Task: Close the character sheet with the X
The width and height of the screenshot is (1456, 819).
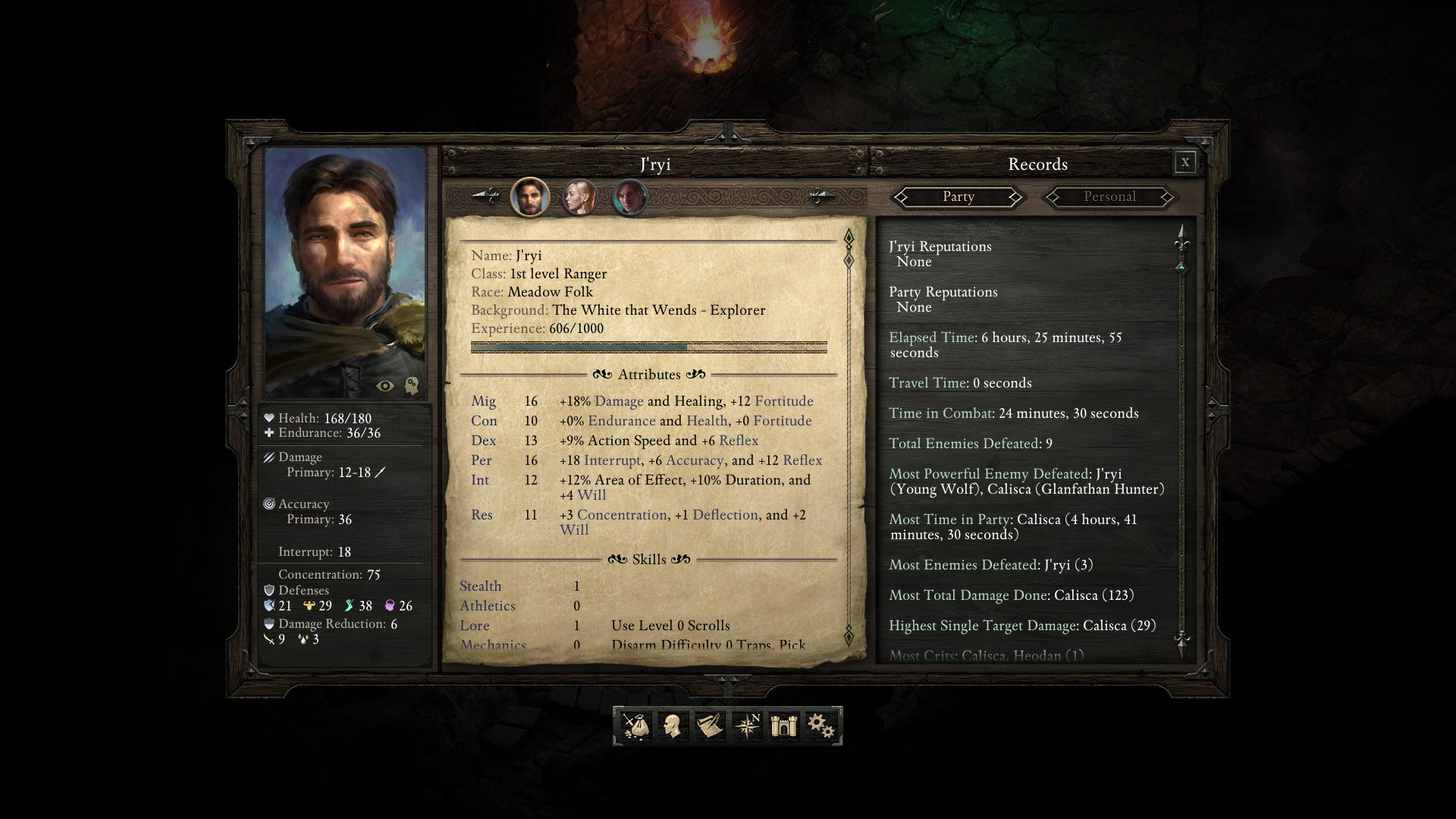Action: click(x=1185, y=162)
